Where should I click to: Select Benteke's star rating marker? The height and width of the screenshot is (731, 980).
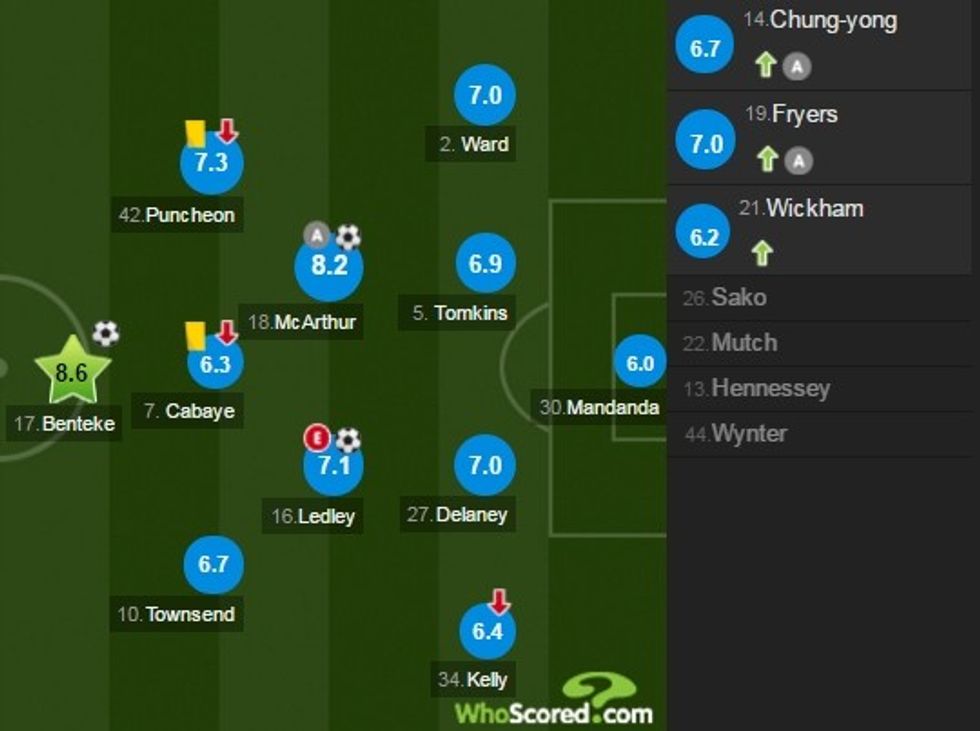(72, 372)
